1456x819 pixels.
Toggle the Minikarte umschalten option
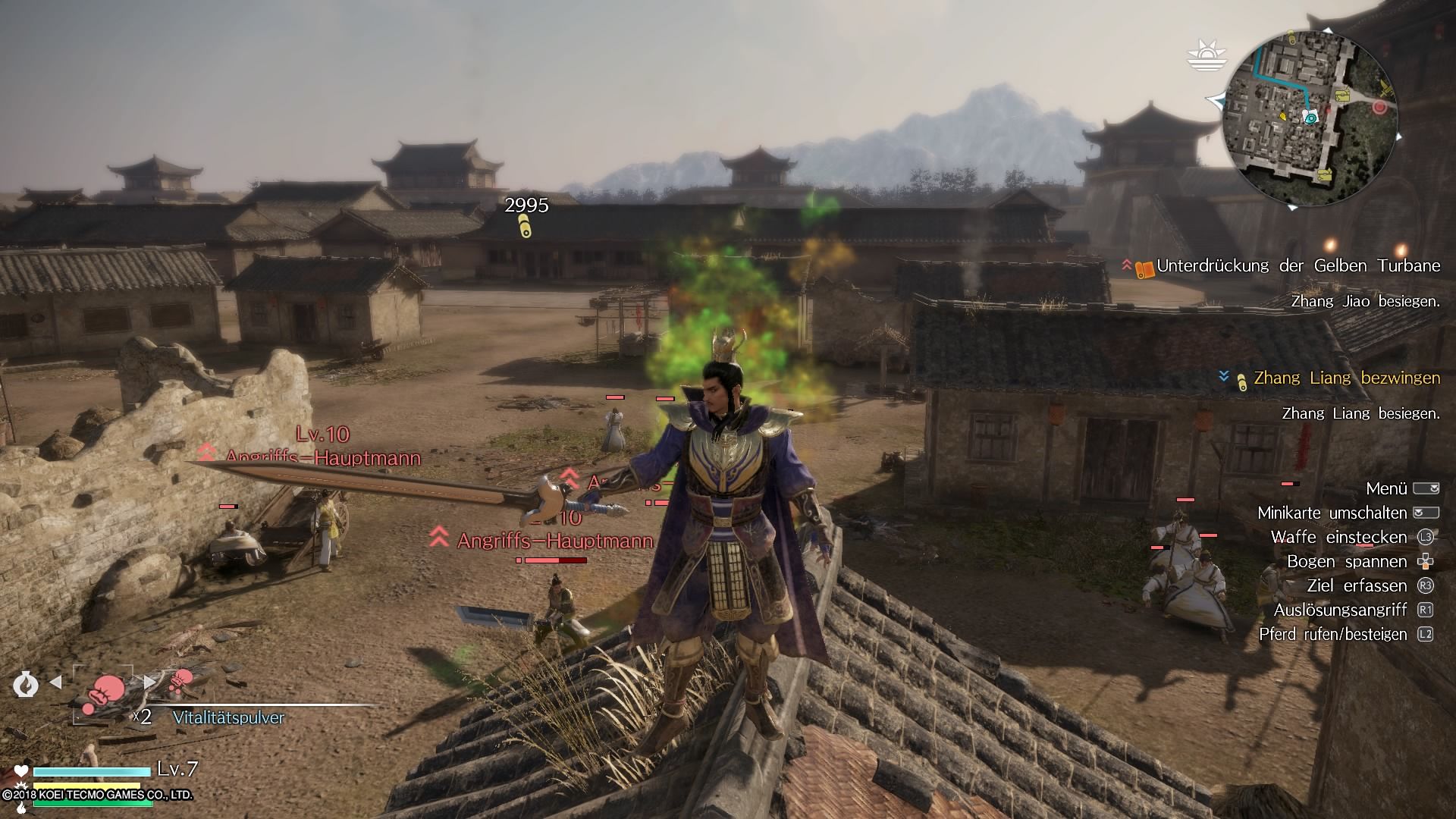click(x=1332, y=513)
